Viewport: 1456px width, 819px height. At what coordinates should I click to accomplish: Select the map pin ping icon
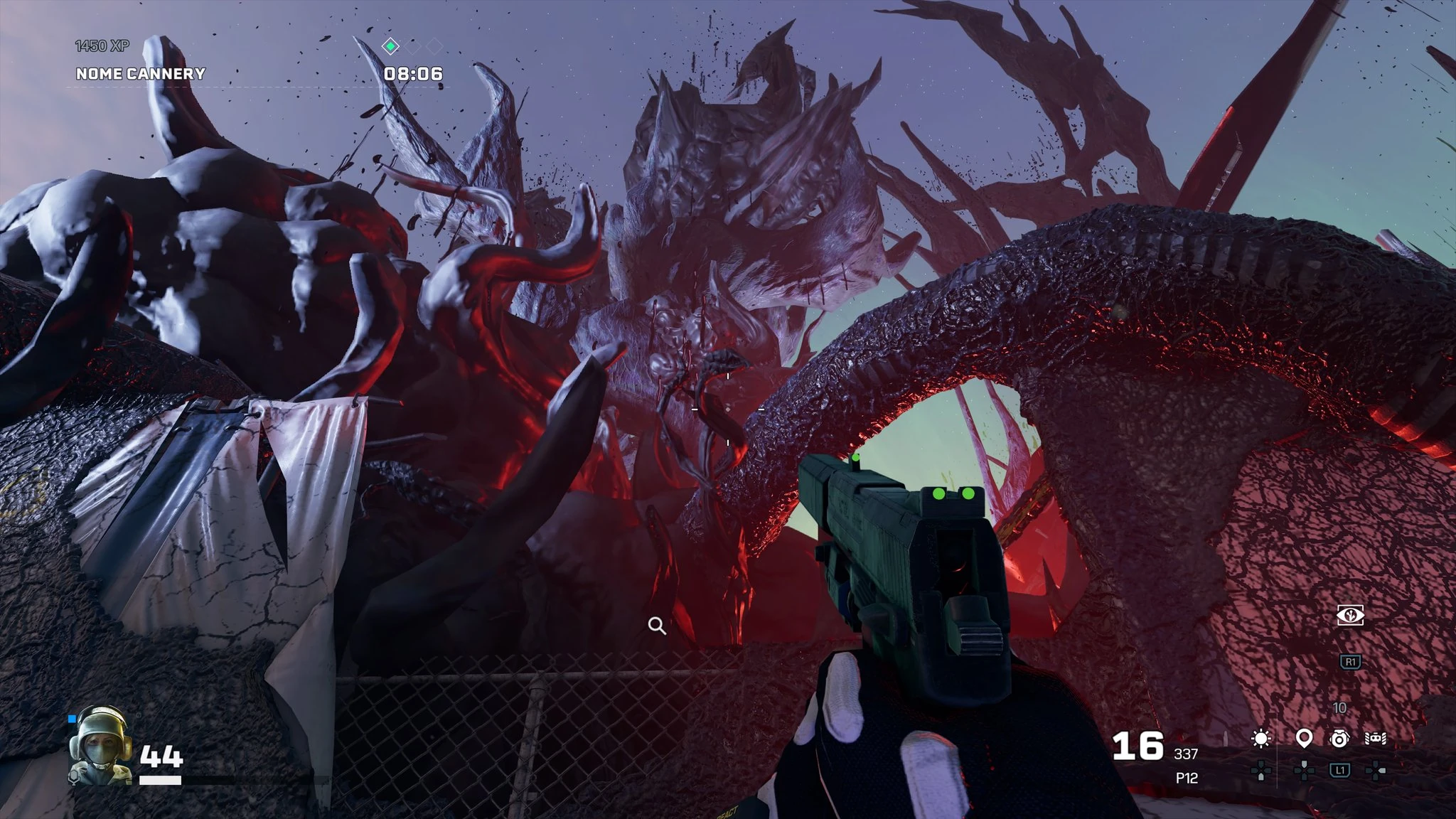point(1303,739)
